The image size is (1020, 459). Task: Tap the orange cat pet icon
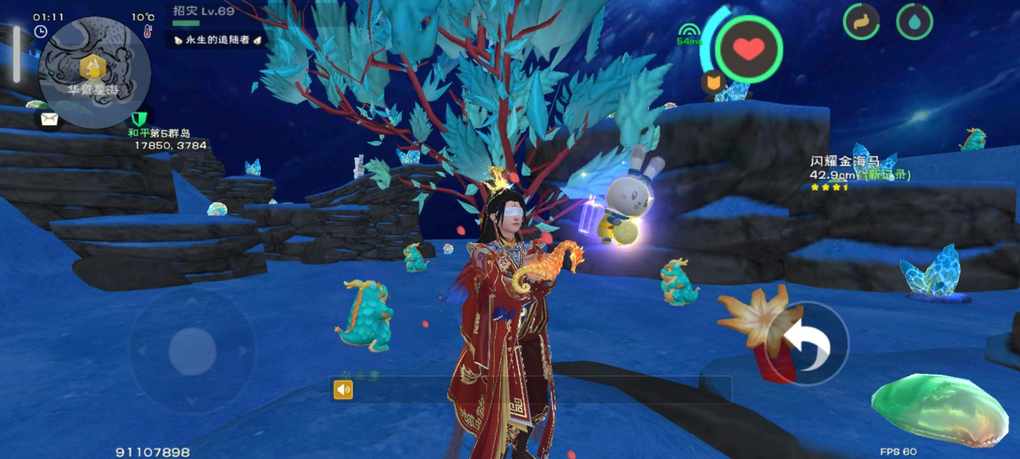713,83
